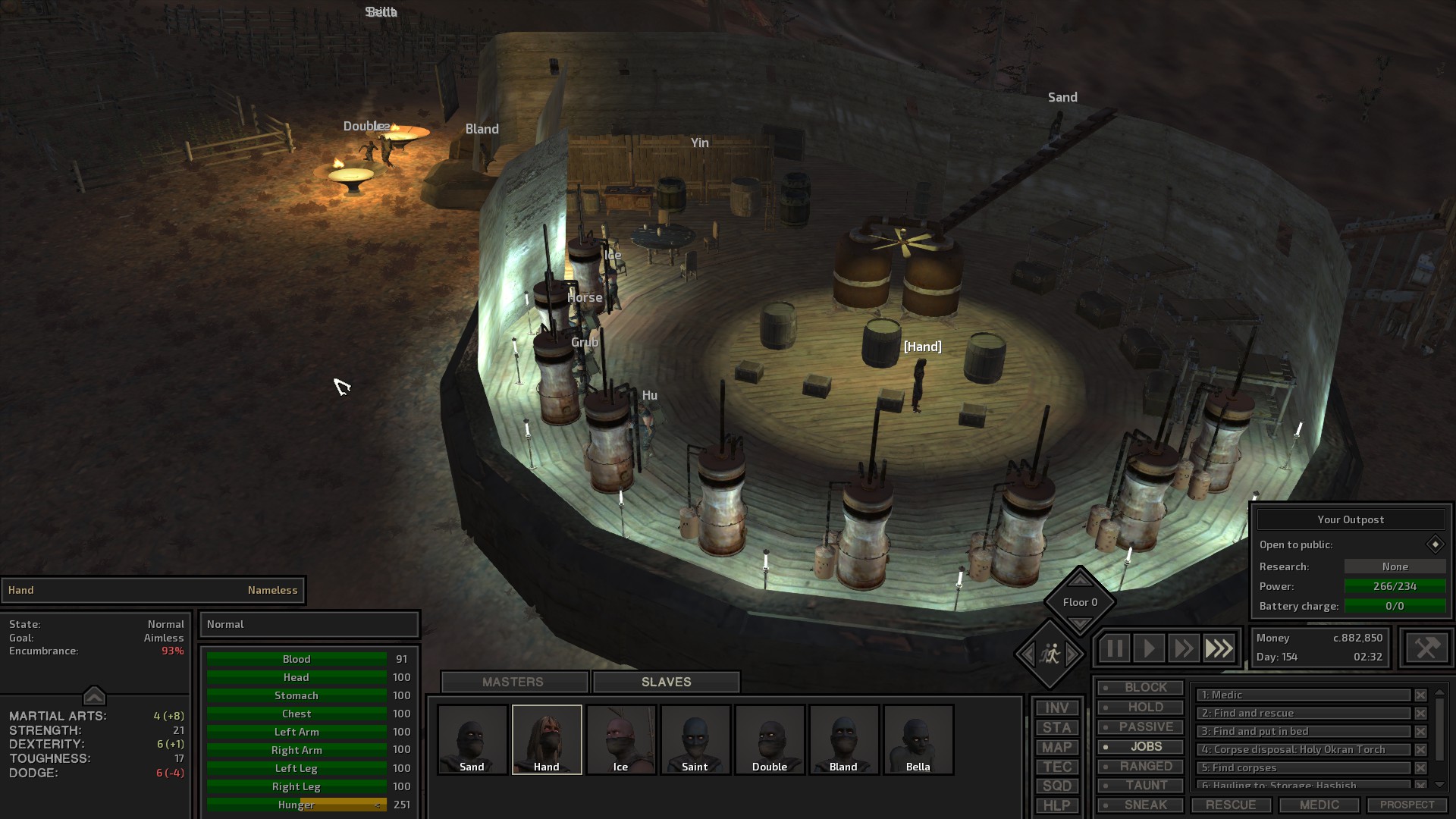Open the MAP screen
Image resolution: width=1456 pixels, height=819 pixels.
point(1056,747)
